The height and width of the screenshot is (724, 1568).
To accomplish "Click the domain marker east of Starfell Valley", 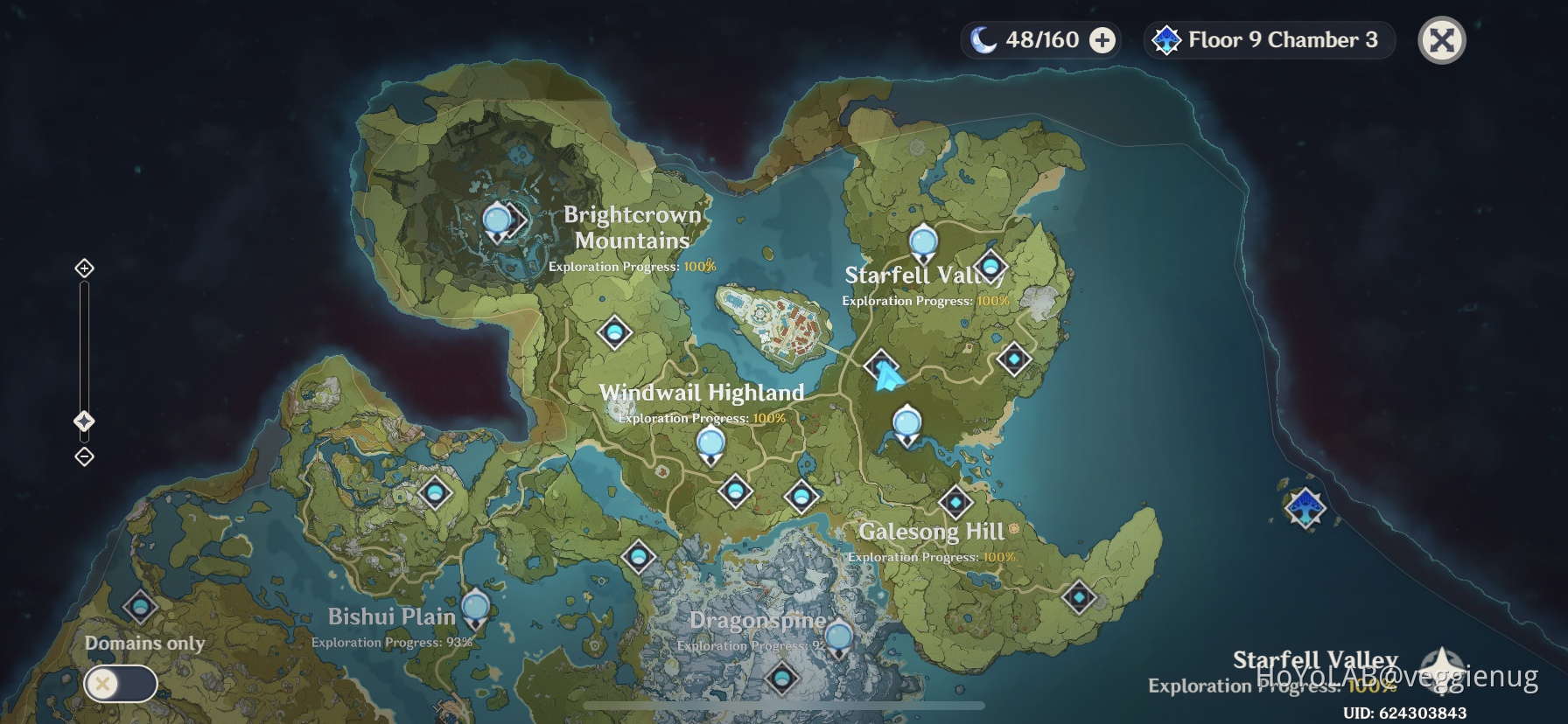I will point(1013,359).
